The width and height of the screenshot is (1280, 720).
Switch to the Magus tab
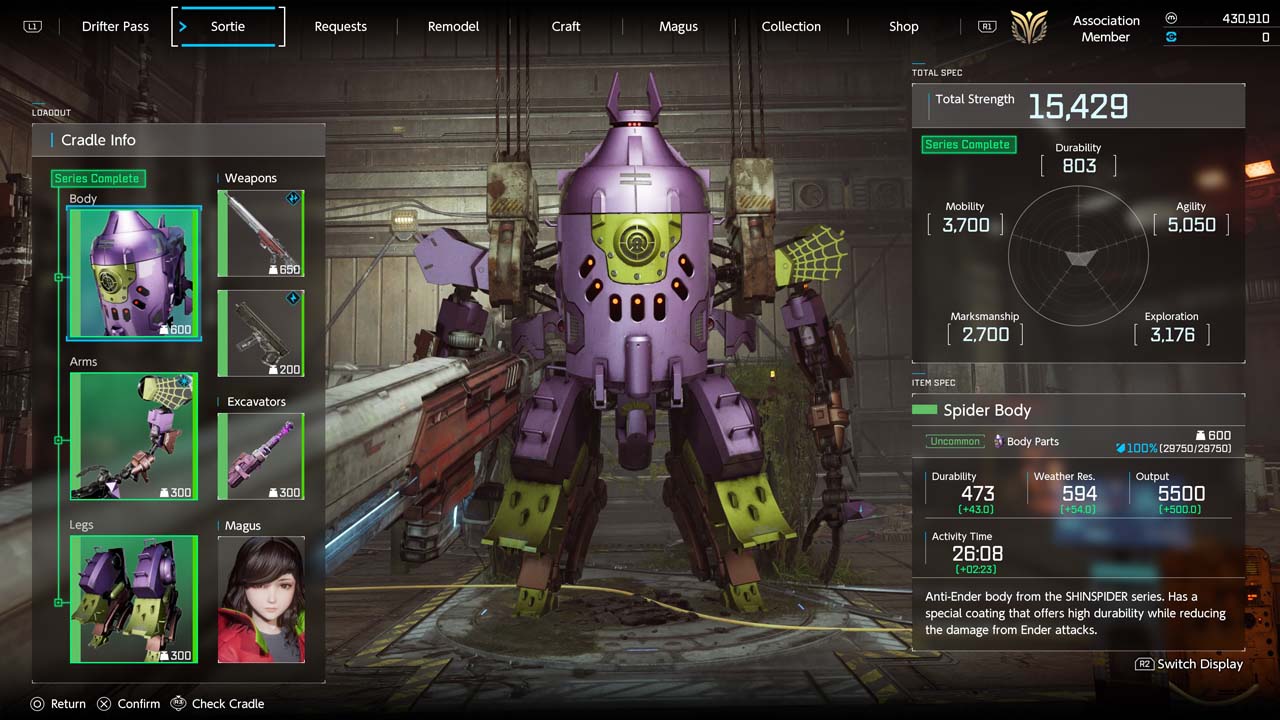pos(678,27)
